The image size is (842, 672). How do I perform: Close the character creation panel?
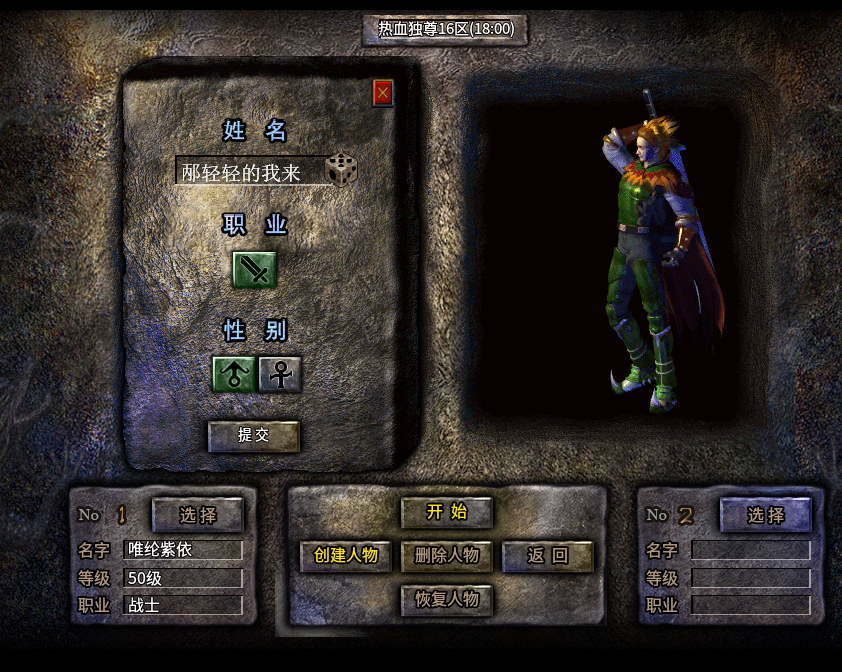(x=383, y=93)
